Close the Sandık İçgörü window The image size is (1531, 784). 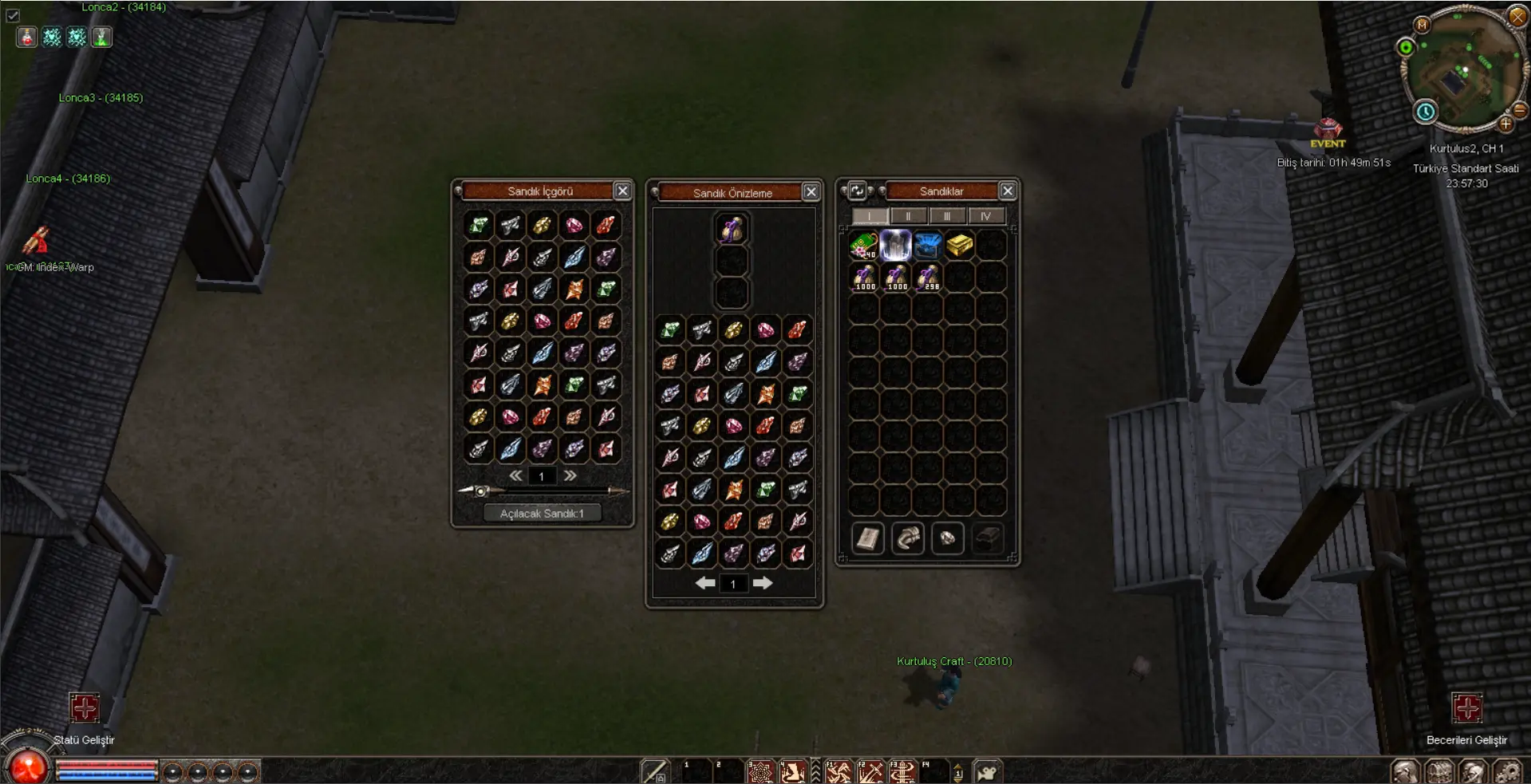pos(622,191)
